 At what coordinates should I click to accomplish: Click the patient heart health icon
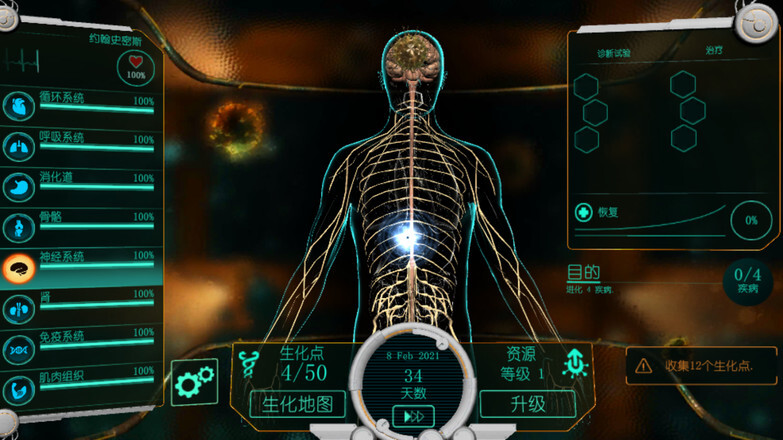tap(136, 67)
